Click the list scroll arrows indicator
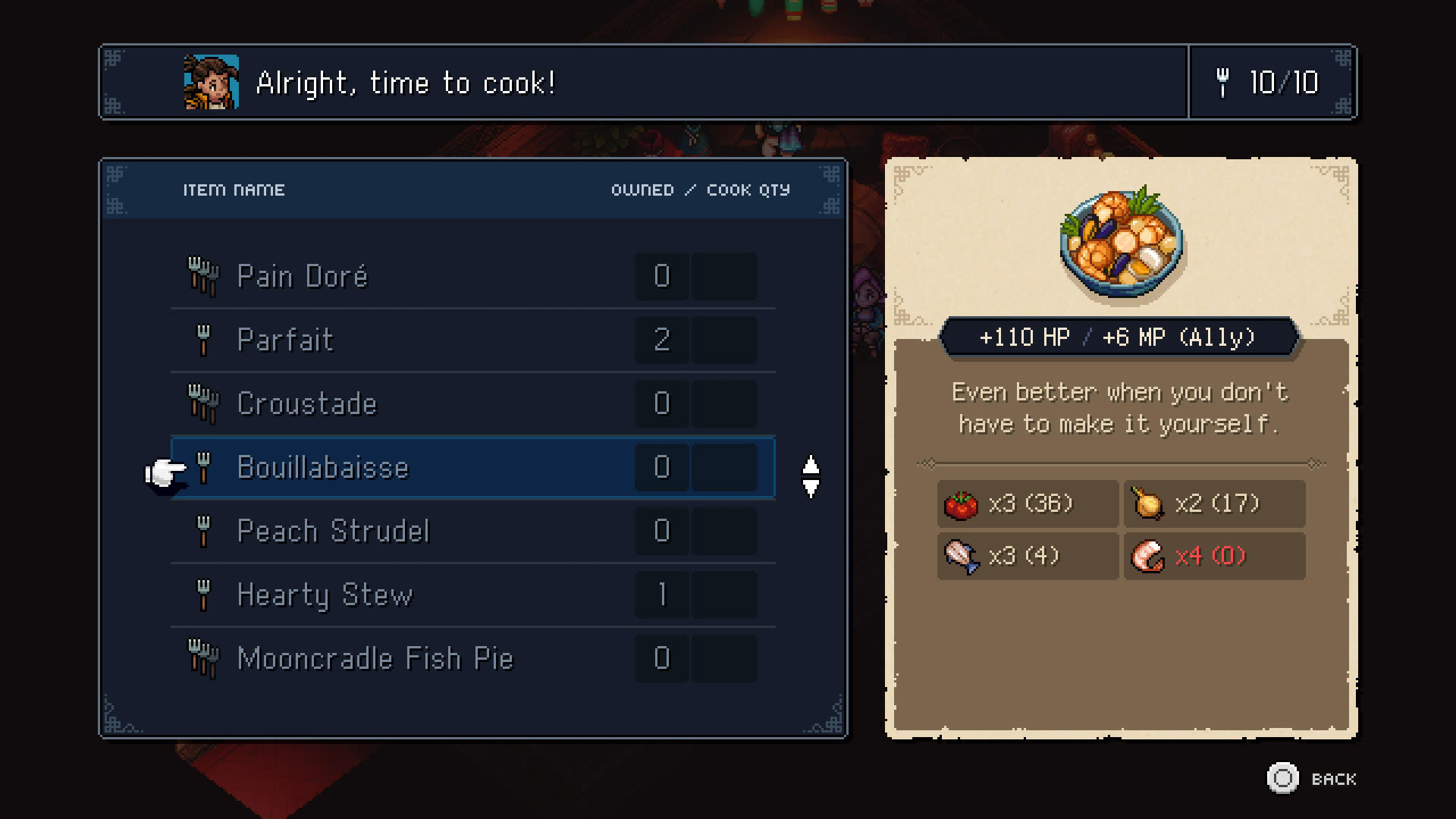This screenshot has width=1456, height=819. point(811,477)
